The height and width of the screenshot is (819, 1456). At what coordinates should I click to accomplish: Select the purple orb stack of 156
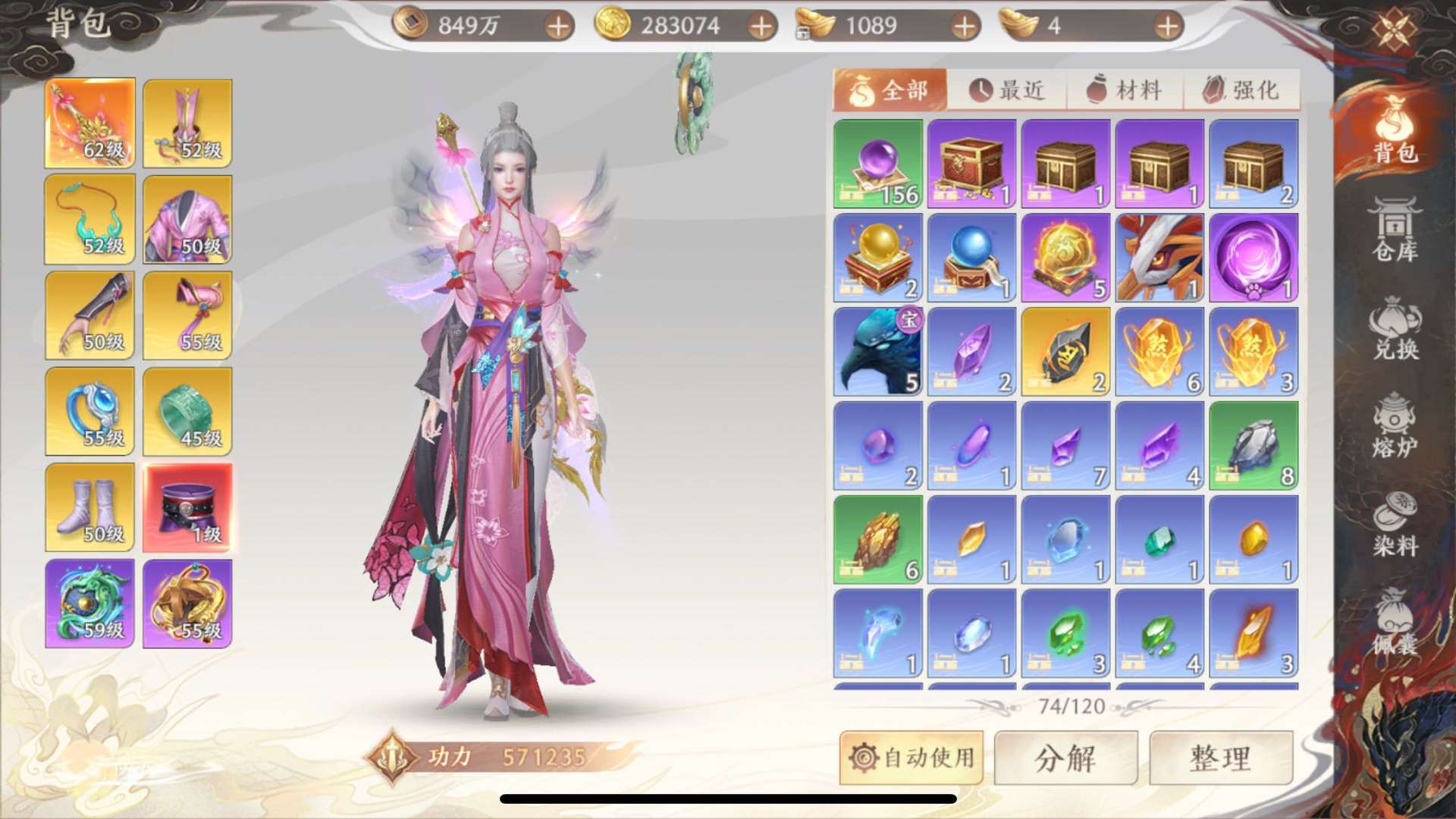878,164
